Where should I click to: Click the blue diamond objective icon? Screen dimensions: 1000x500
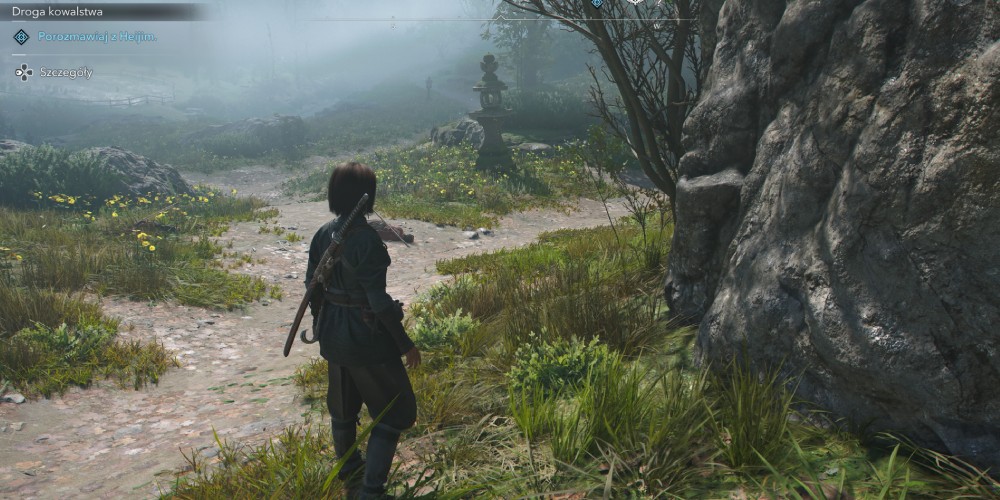point(21,37)
